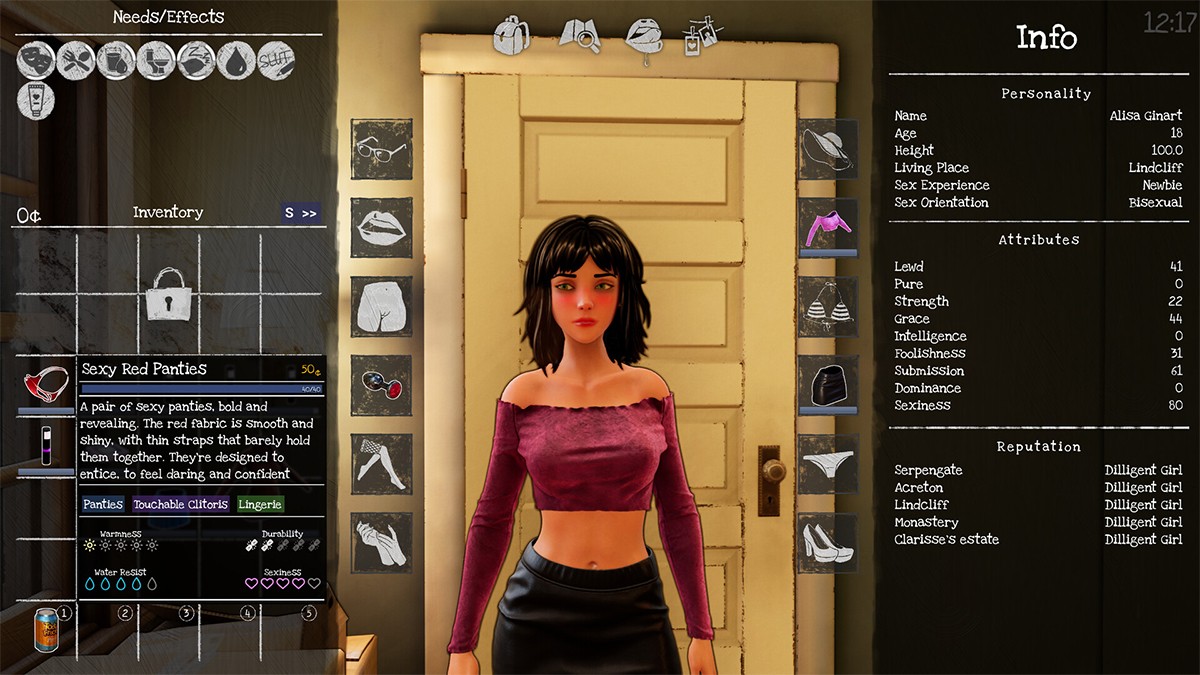Select the soda can in hotbar slot 1
Viewport: 1200px width, 675px height.
[46, 628]
